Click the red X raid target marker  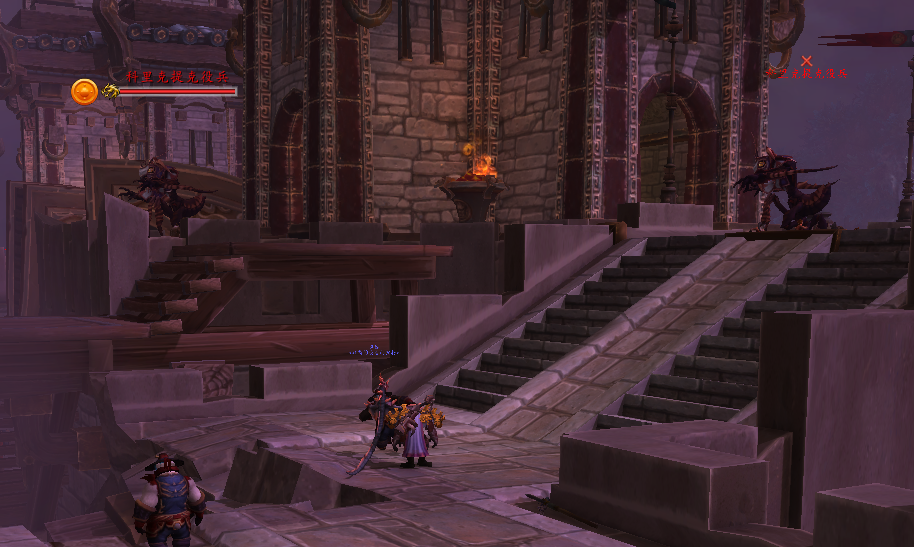[807, 61]
